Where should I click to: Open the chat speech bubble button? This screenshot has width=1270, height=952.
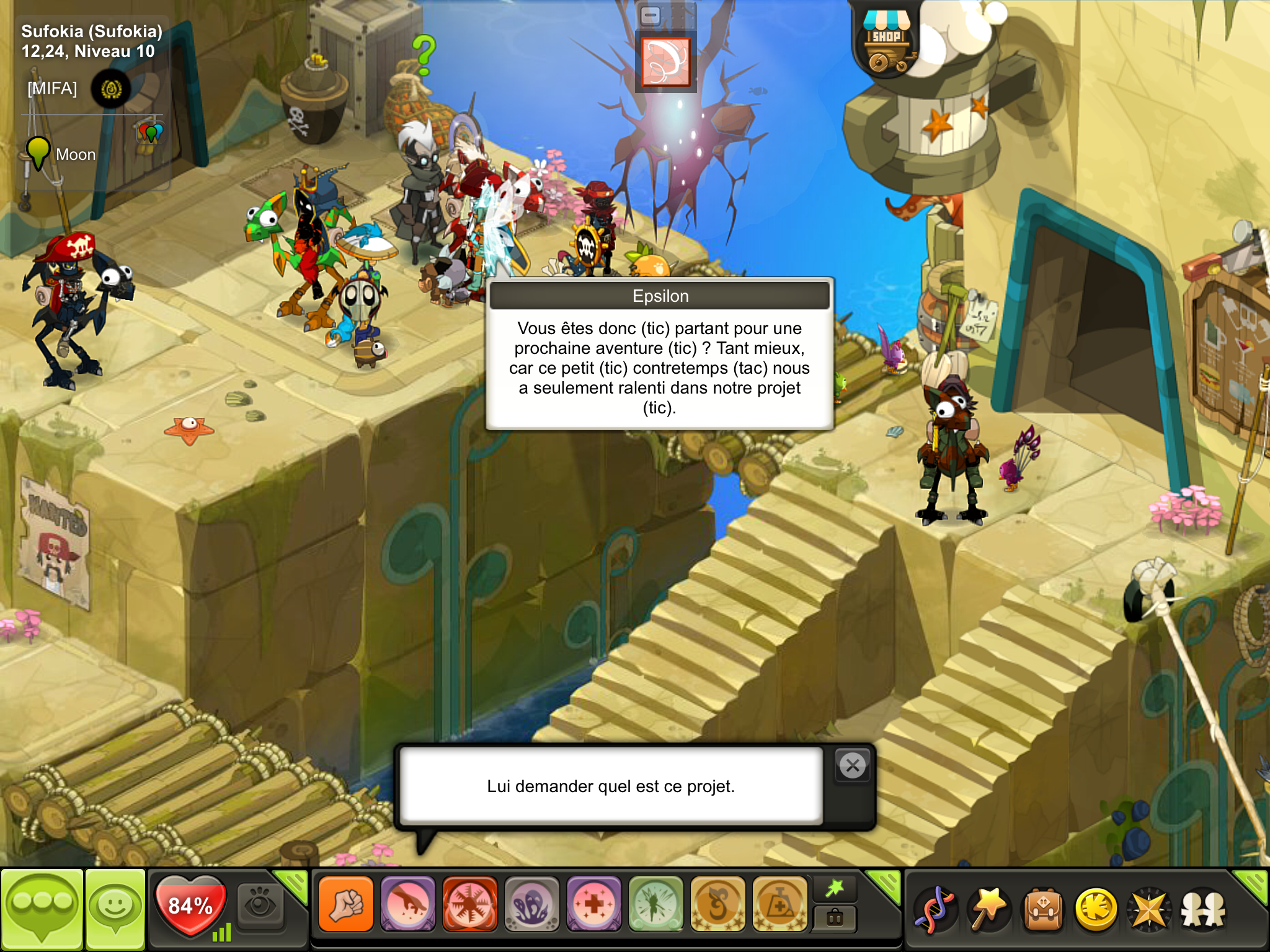pyautogui.click(x=42, y=907)
